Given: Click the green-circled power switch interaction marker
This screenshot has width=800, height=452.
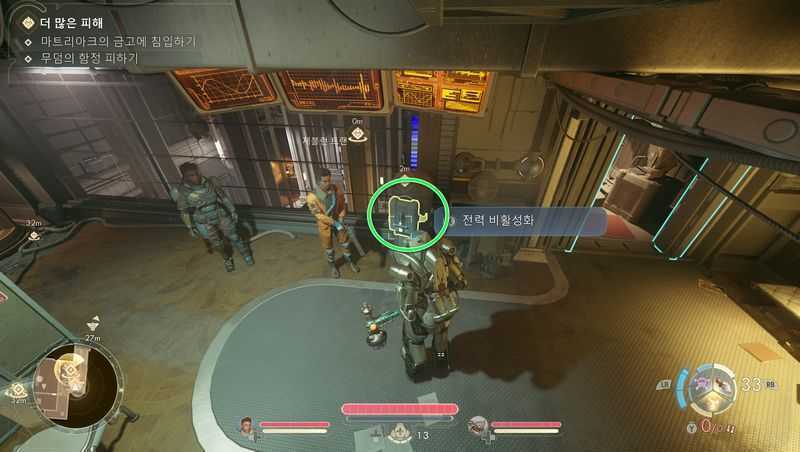Looking at the screenshot, I should click(x=404, y=214).
